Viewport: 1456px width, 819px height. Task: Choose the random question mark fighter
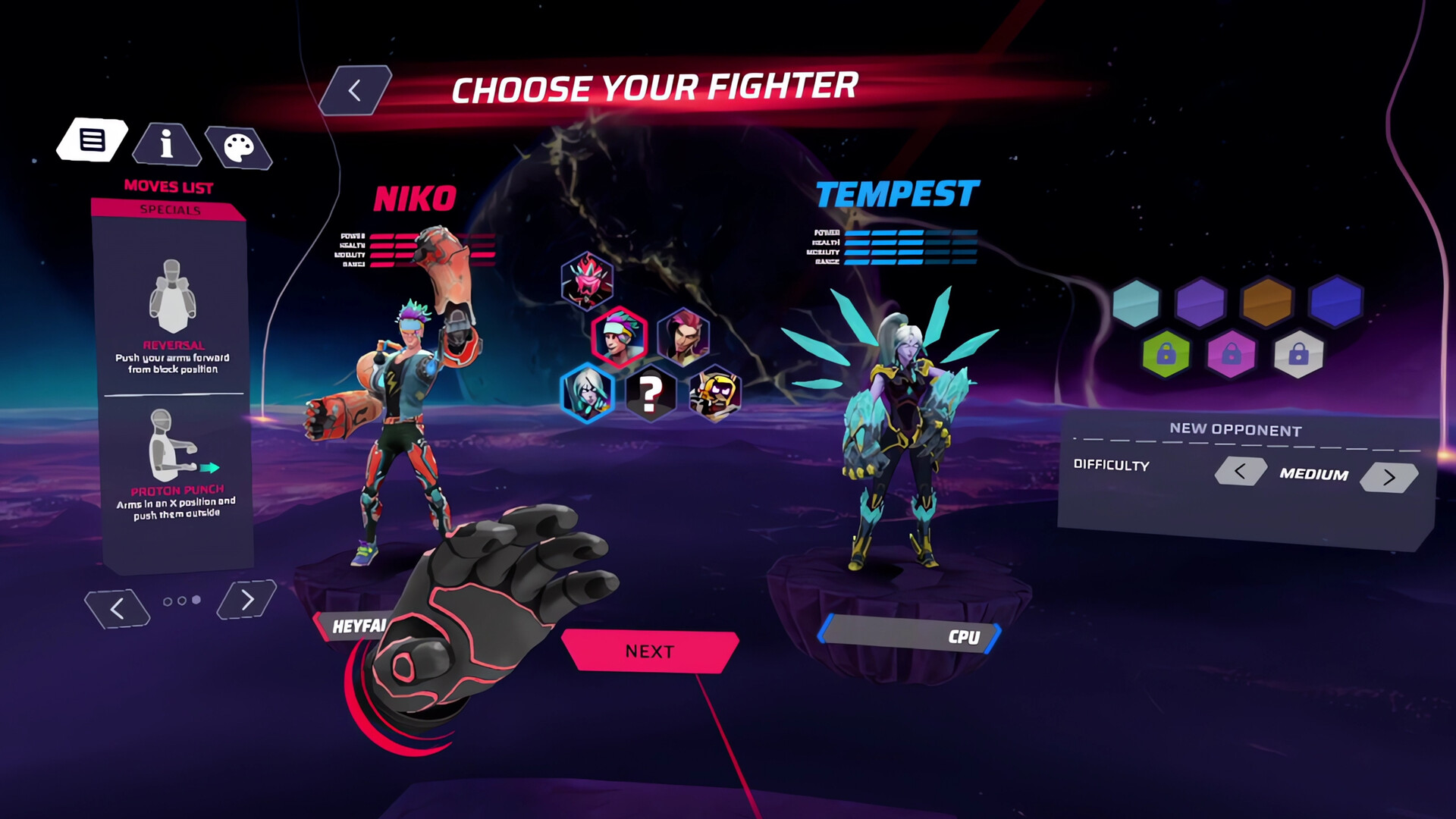pyautogui.click(x=650, y=394)
